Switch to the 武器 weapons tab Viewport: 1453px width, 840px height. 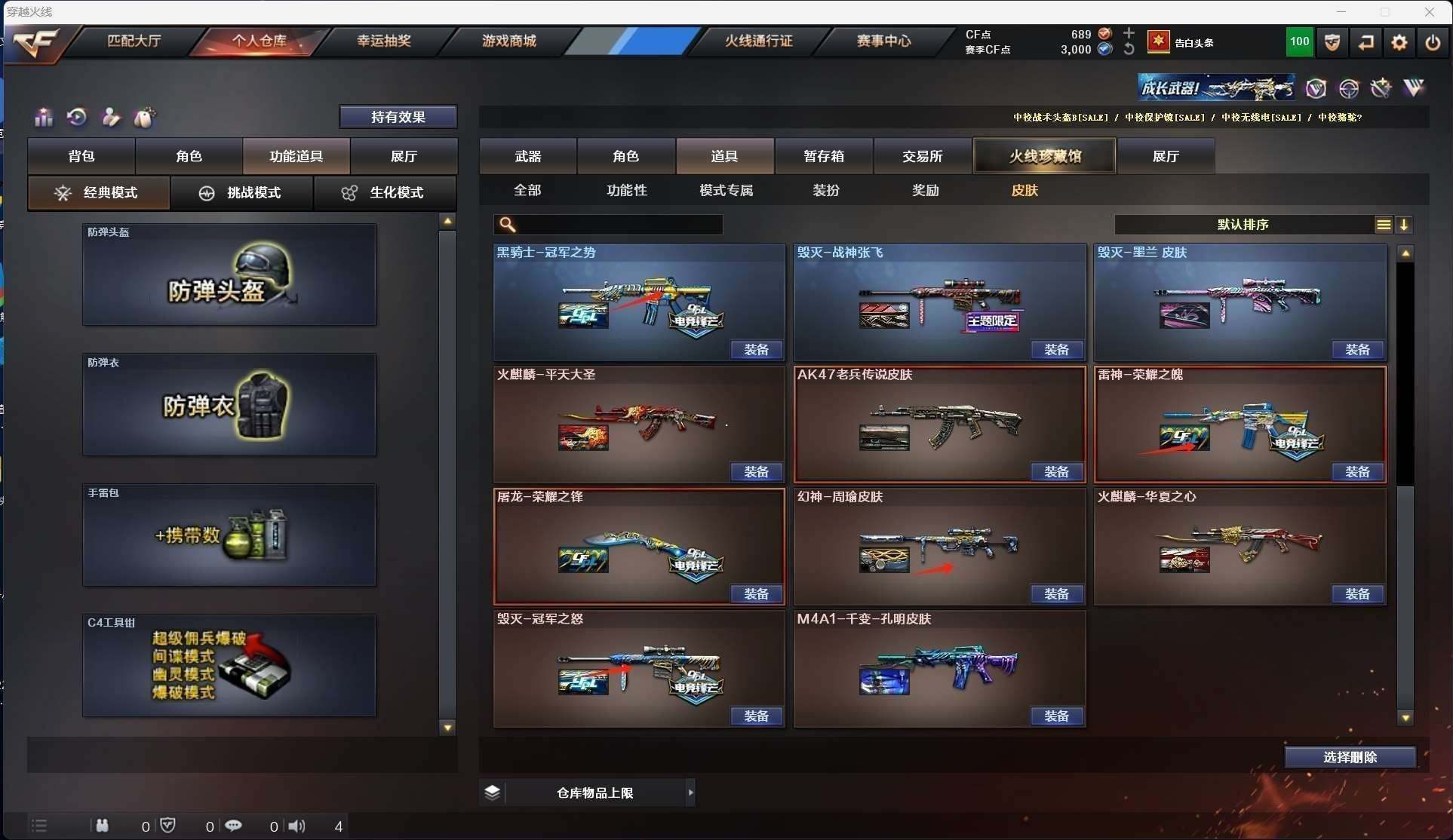528,156
